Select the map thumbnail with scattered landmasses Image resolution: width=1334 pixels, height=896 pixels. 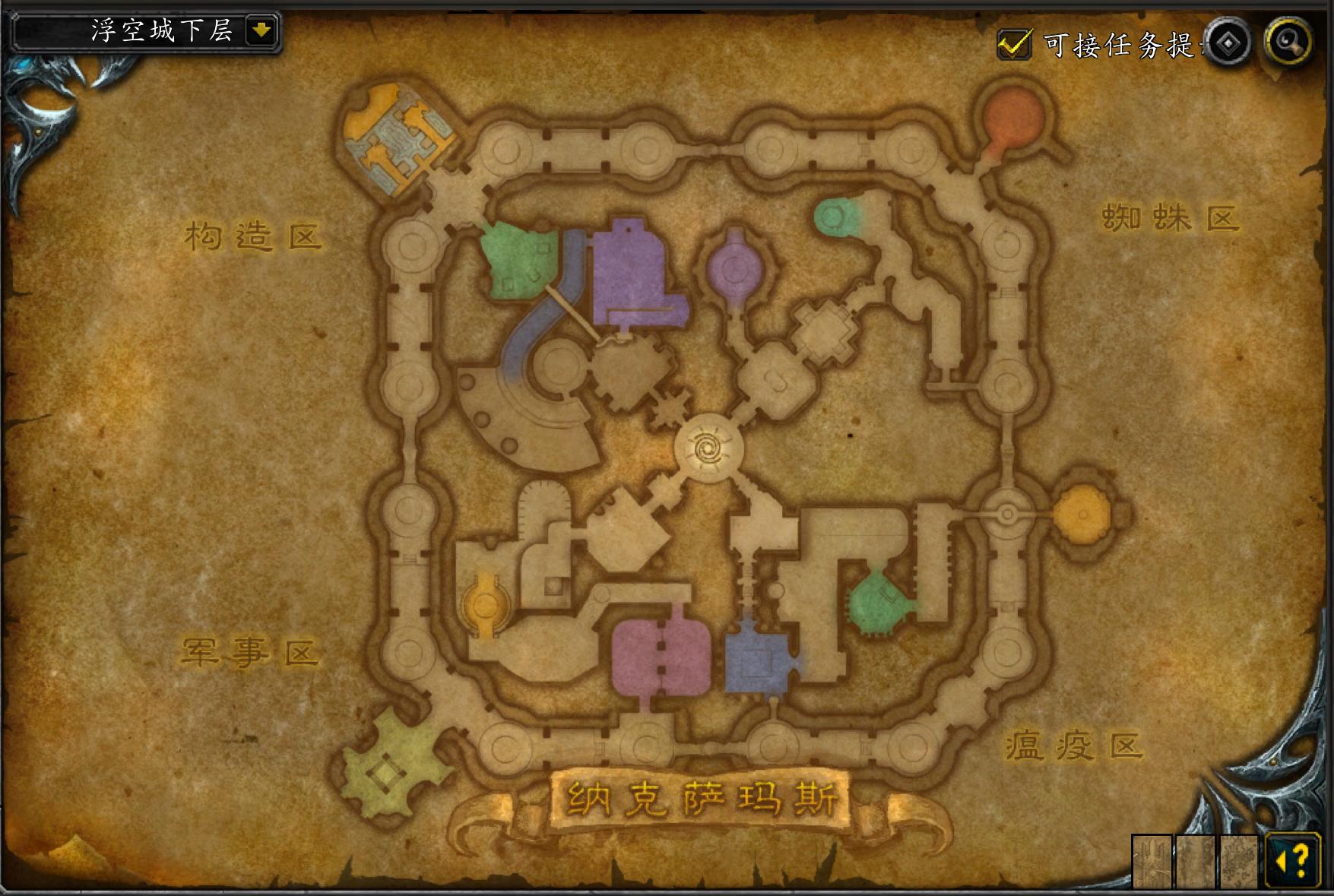(x=1239, y=861)
